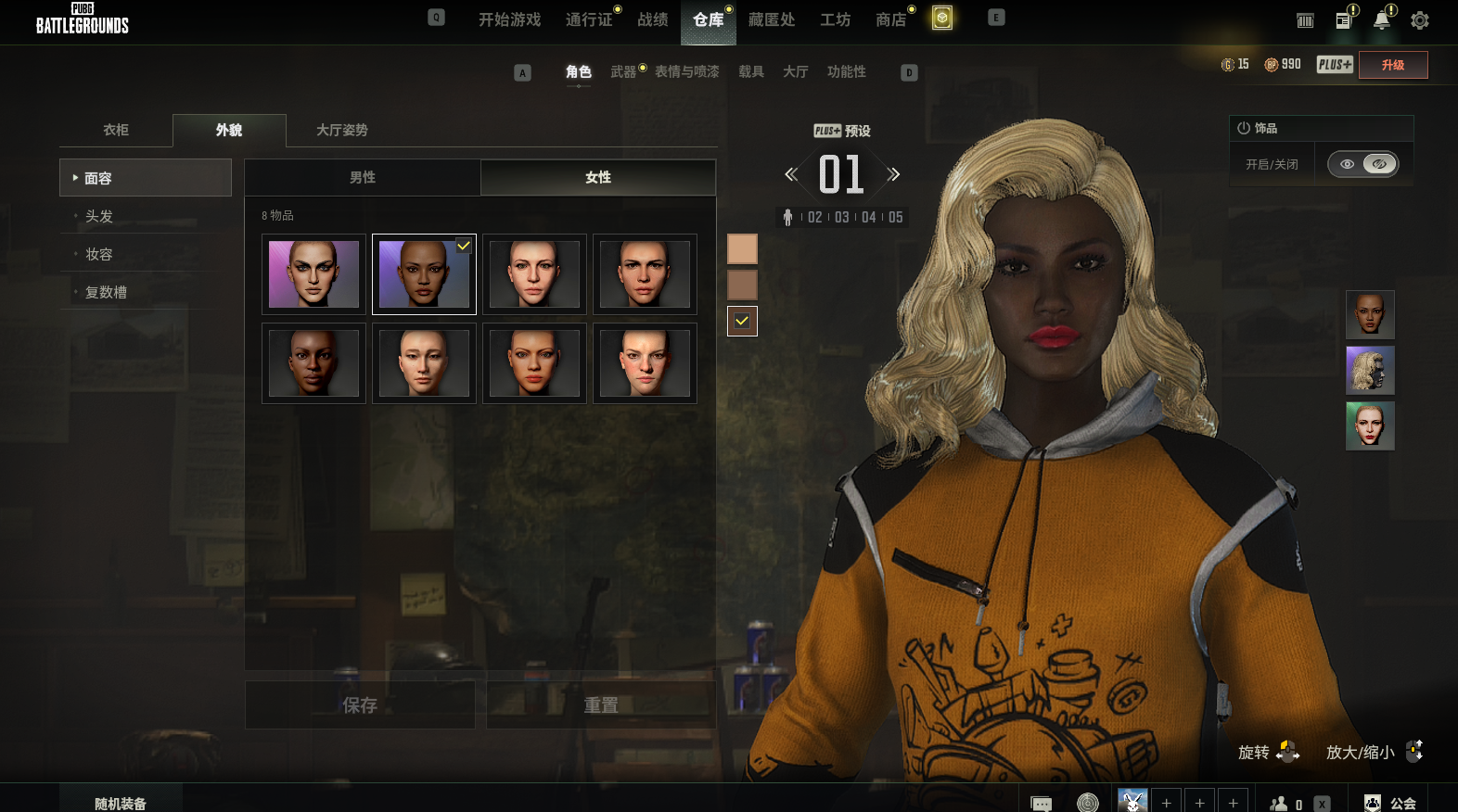Screen dimensions: 1458x812
Task: Pick the face with pink background
Action: pos(313,274)
